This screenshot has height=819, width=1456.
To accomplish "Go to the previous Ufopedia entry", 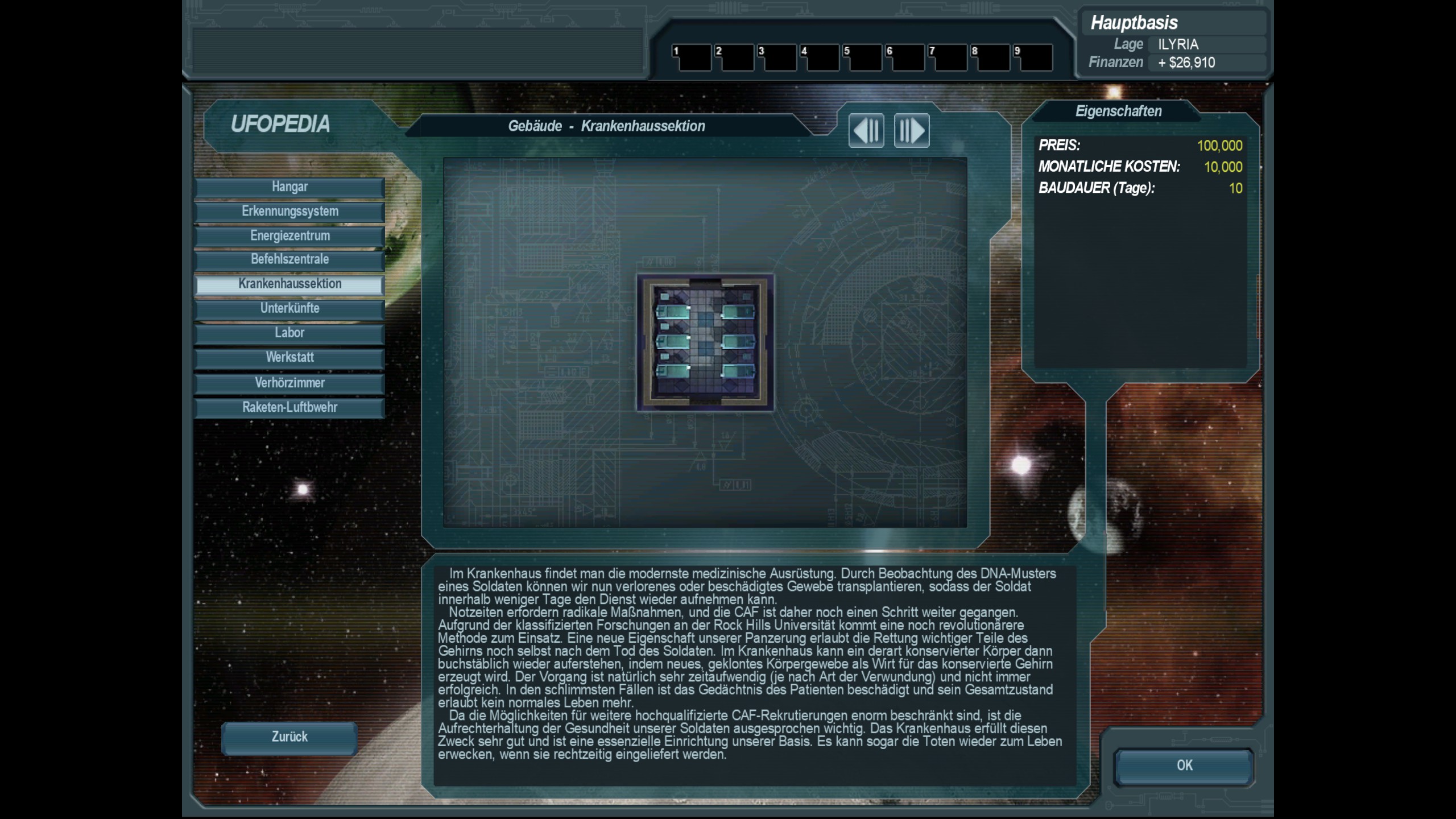I will [866, 131].
